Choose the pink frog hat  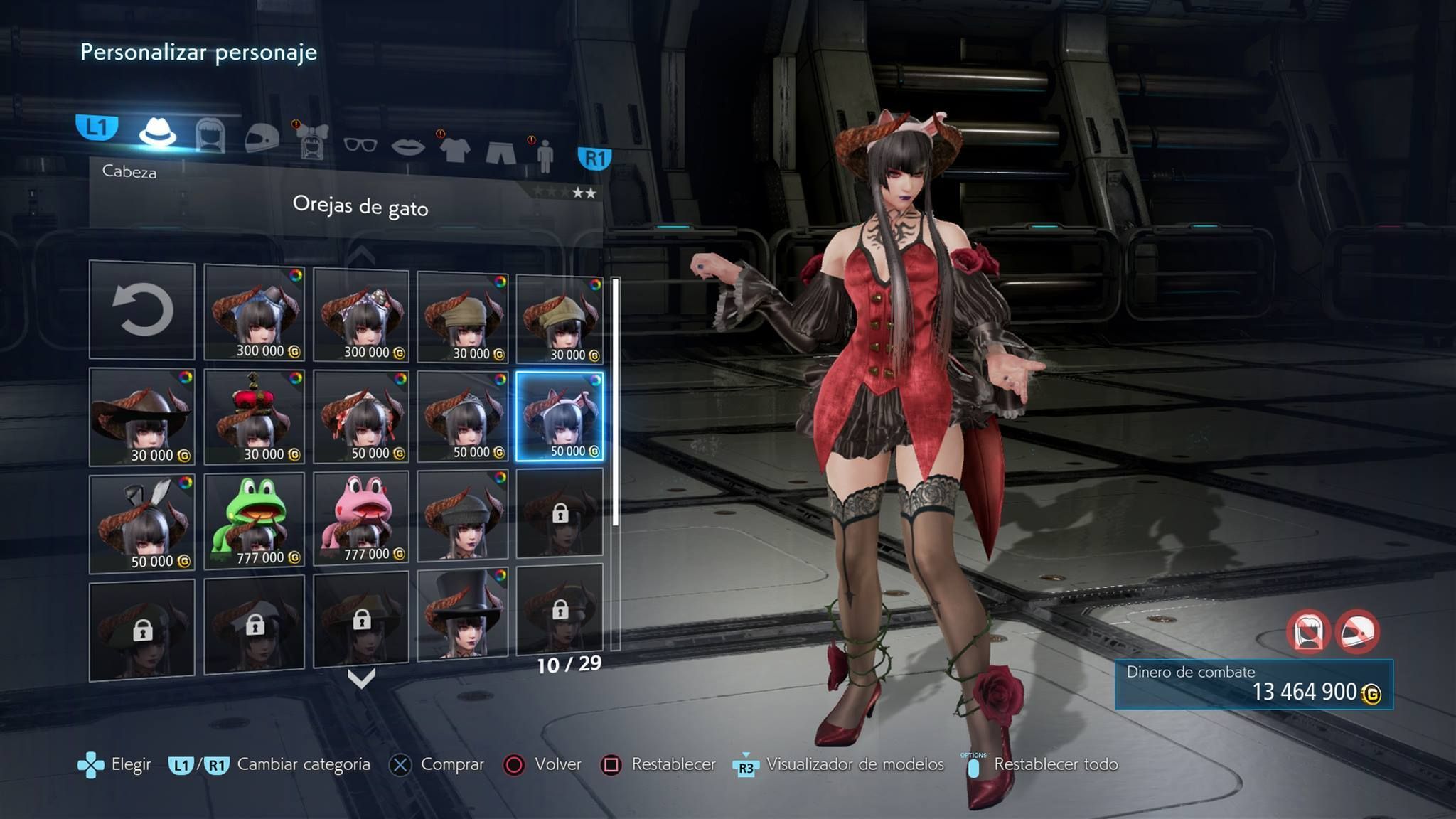click(361, 519)
